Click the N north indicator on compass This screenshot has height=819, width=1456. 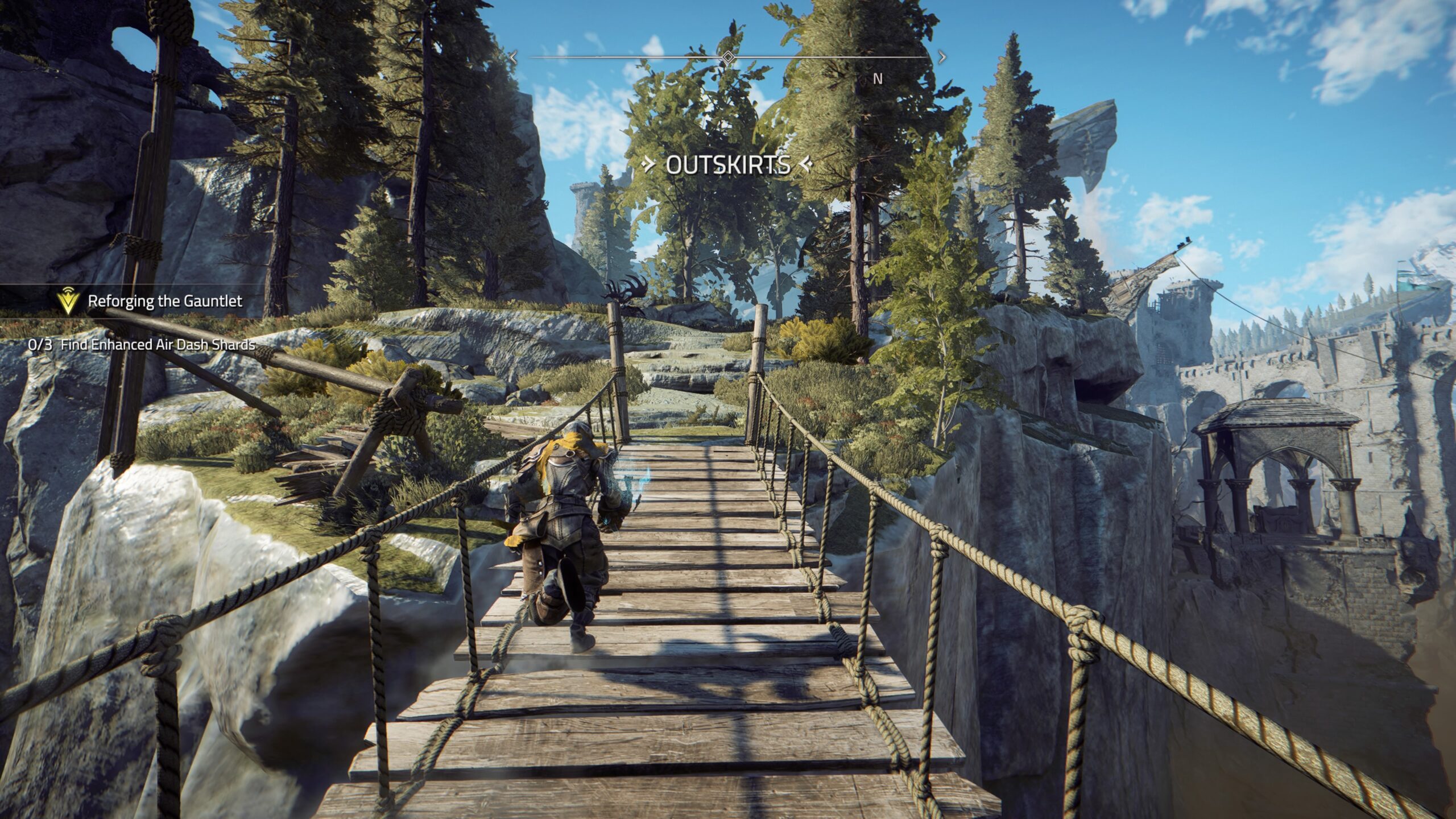pos(878,80)
